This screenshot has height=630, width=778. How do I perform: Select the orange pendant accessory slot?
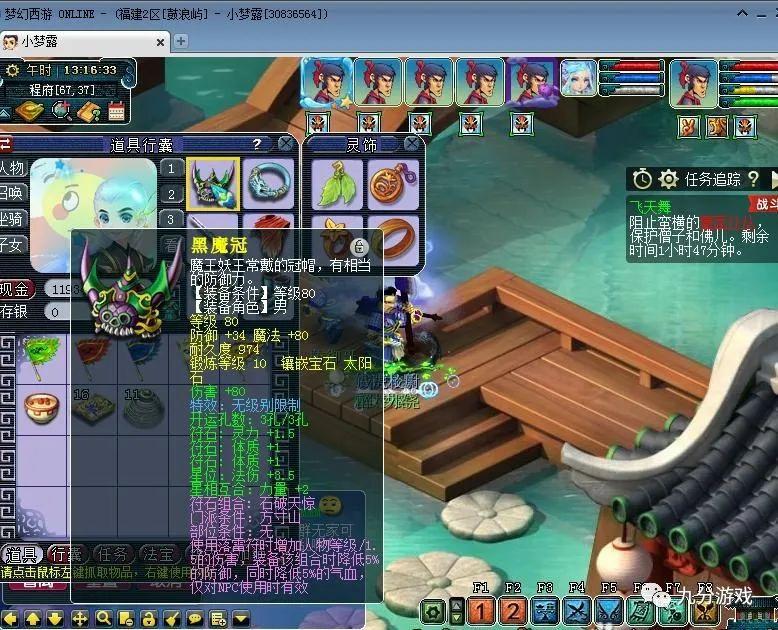click(x=392, y=183)
